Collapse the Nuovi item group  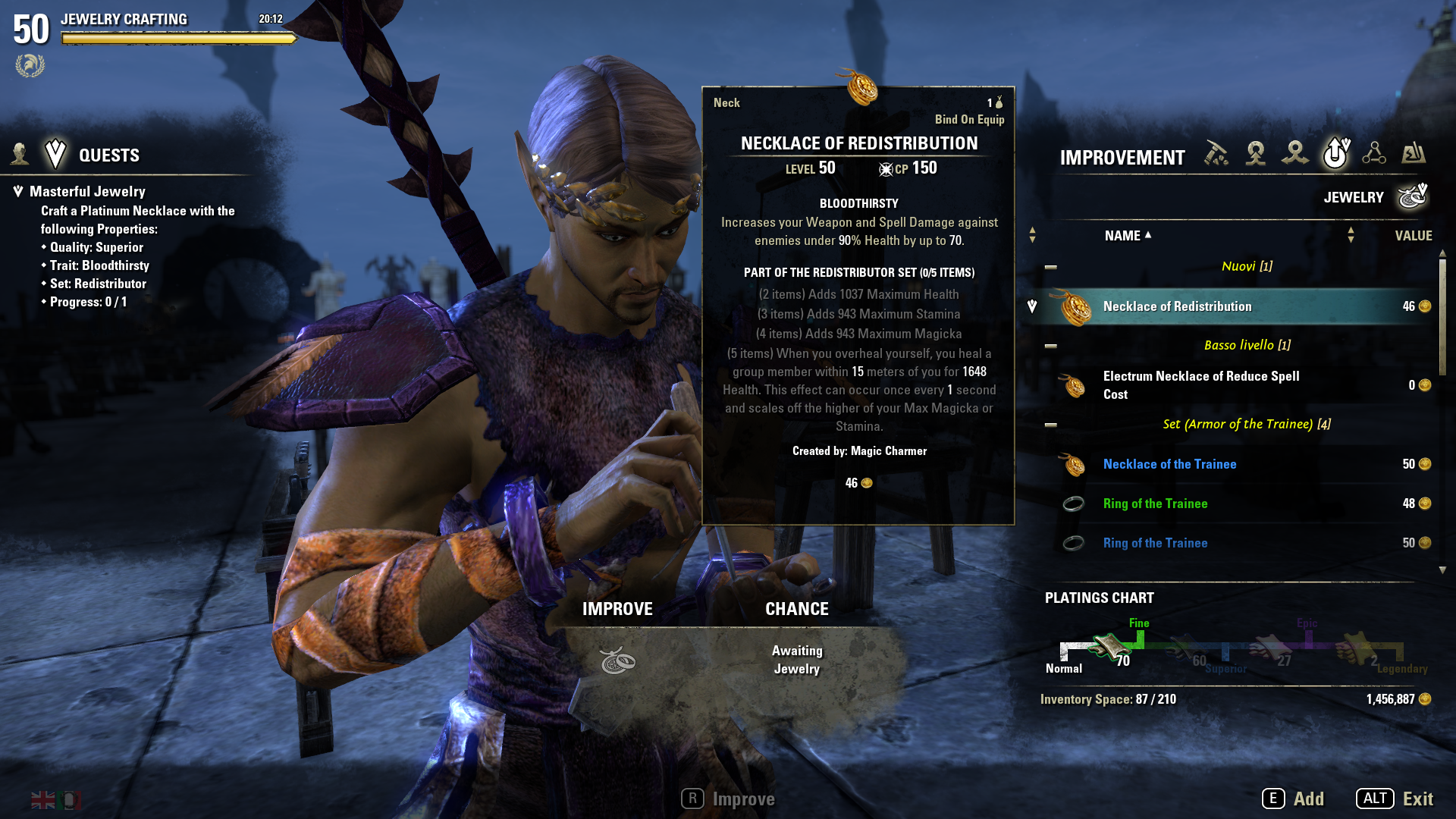click(1051, 267)
